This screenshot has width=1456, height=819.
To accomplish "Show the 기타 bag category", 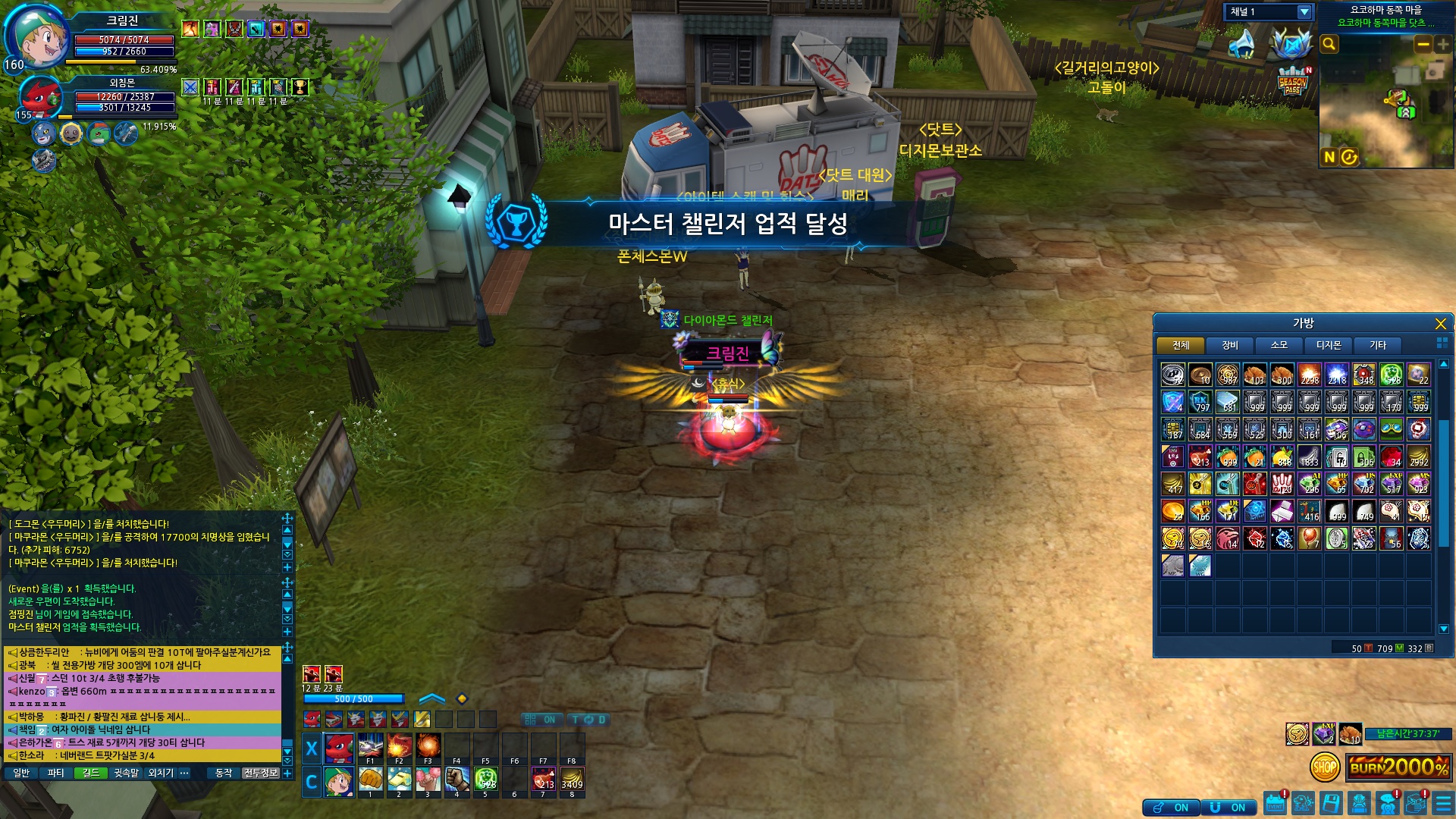I will click(x=1377, y=345).
